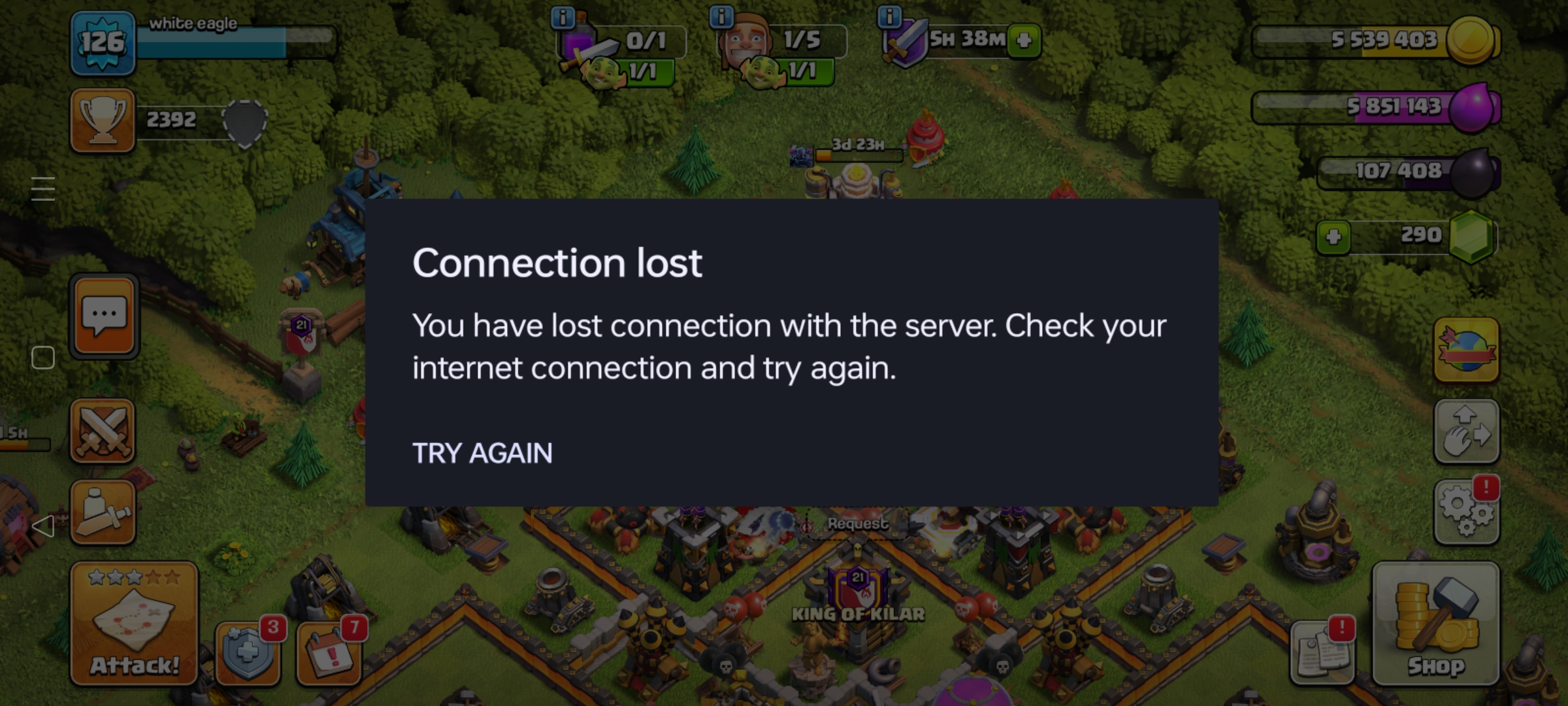Open the chat speech bubble panel
Image resolution: width=1568 pixels, height=706 pixels.
pyautogui.click(x=104, y=317)
